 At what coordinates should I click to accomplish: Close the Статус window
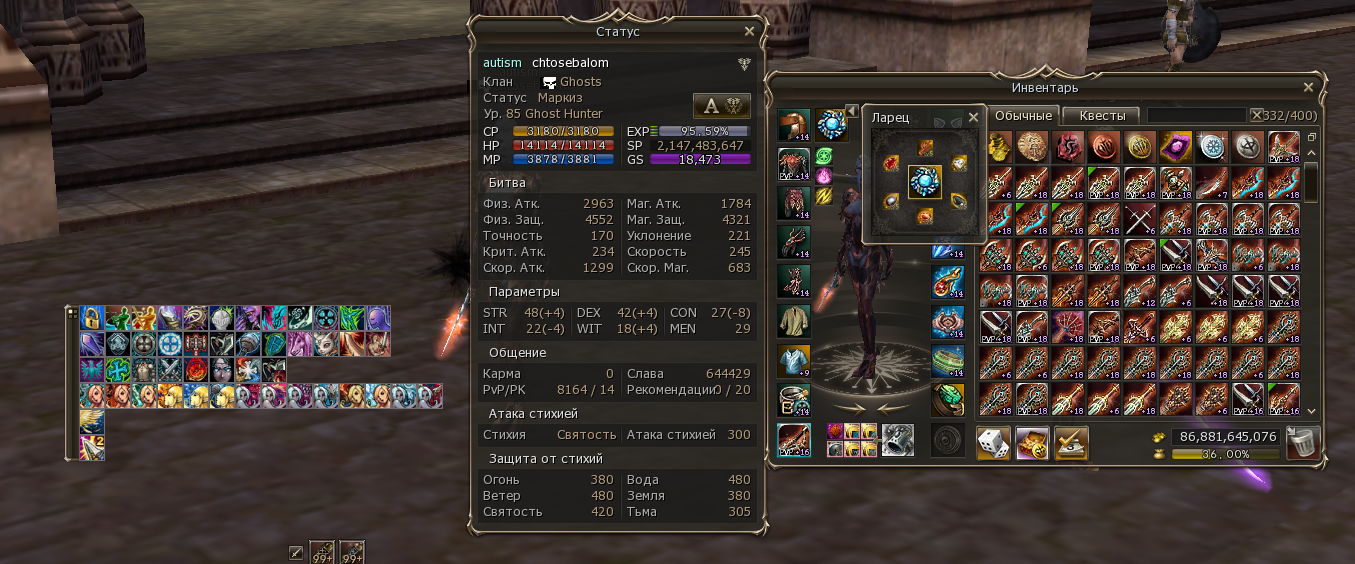tap(750, 31)
